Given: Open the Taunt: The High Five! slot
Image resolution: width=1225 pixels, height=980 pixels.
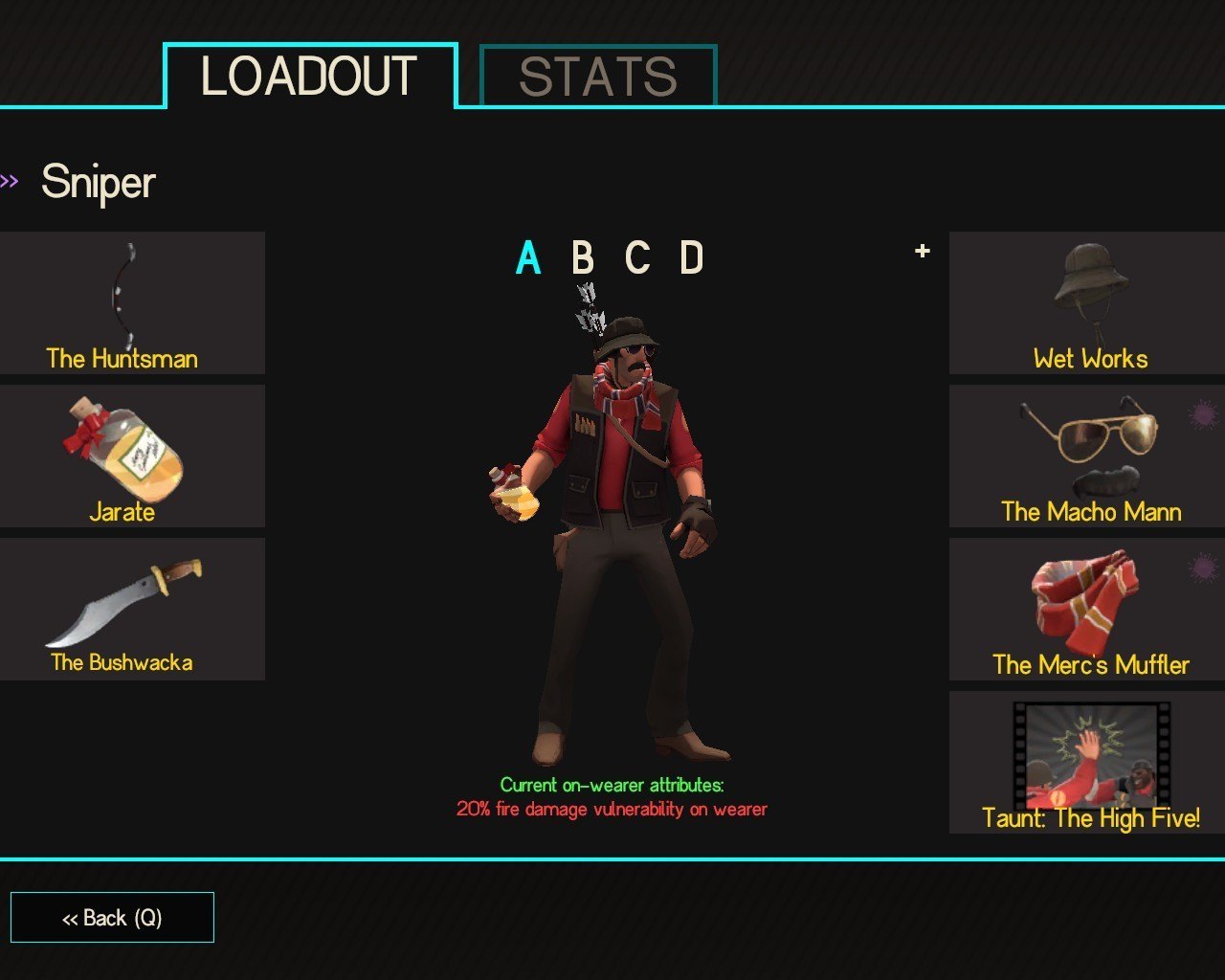Looking at the screenshot, I should [1087, 762].
